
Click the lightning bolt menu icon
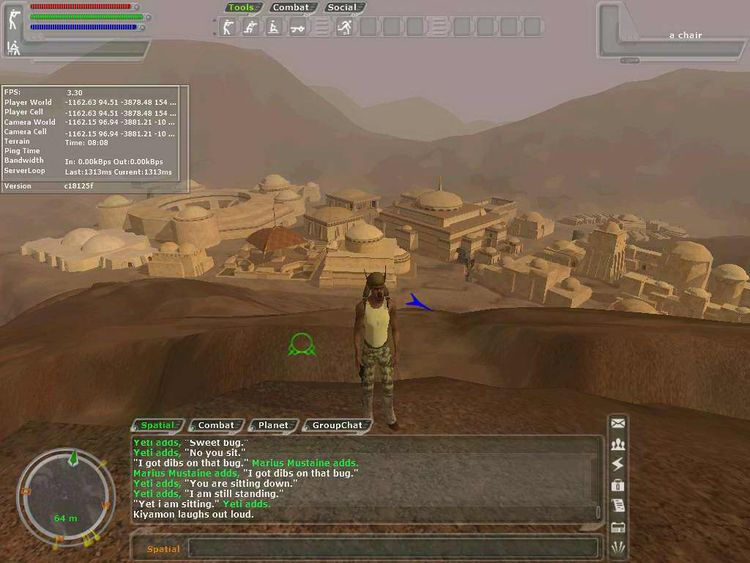pyautogui.click(x=618, y=465)
